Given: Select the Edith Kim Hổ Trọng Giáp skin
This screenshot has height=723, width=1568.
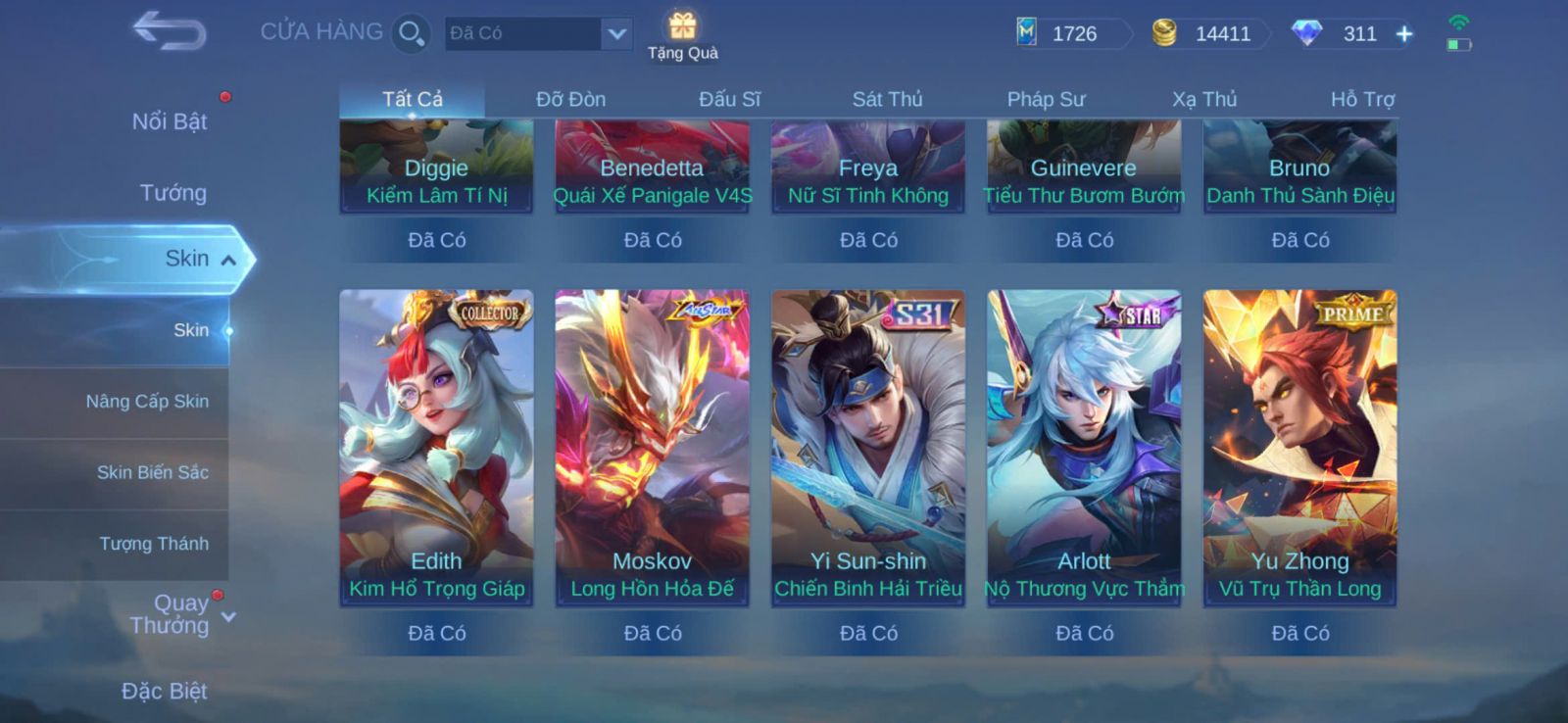Looking at the screenshot, I should pyautogui.click(x=436, y=448).
